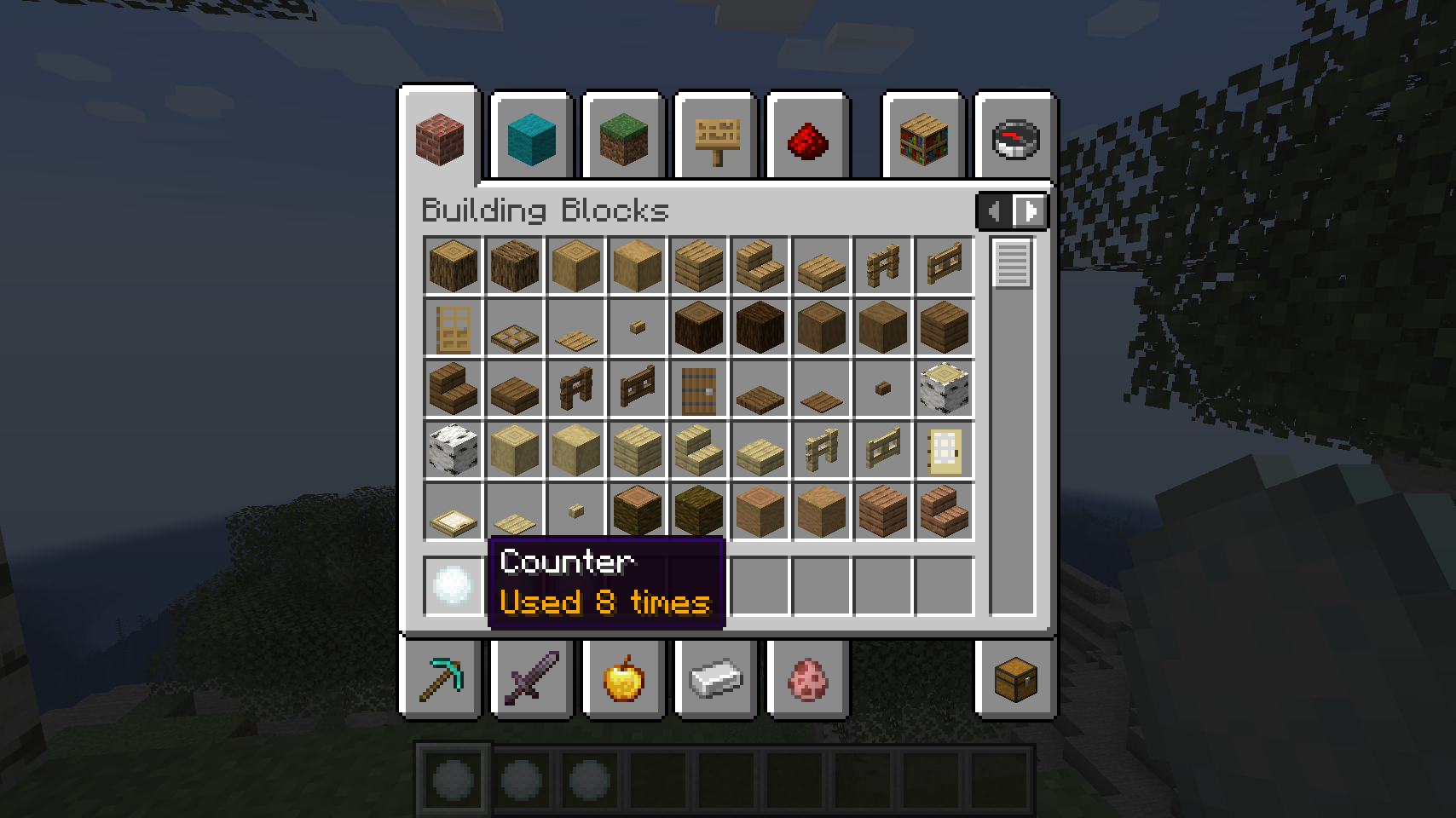Select the first hotbar snowball
This screenshot has width=1456, height=818.
click(x=450, y=777)
